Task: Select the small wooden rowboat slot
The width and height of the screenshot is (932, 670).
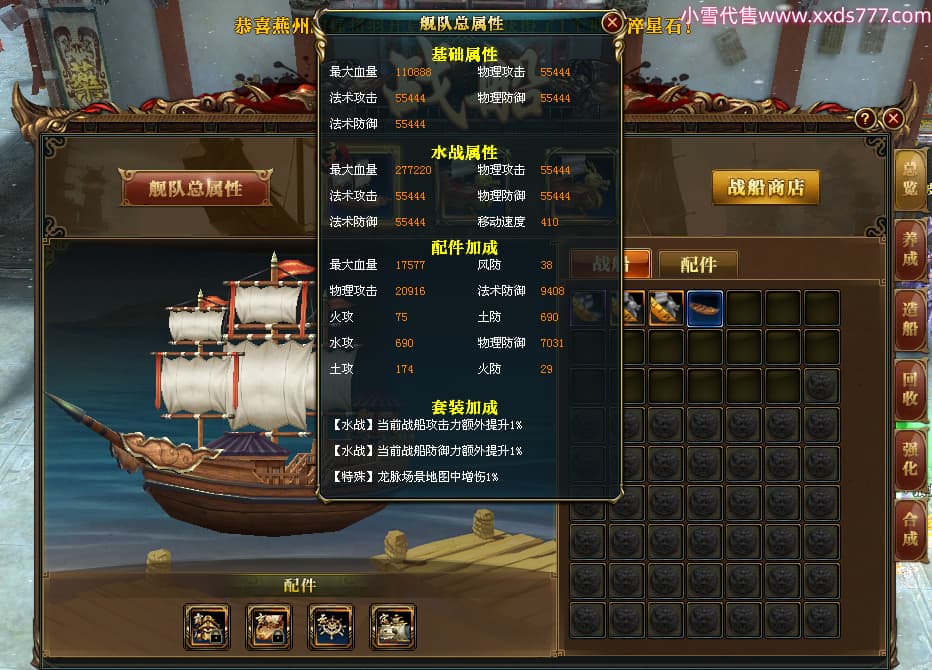Action: (705, 309)
